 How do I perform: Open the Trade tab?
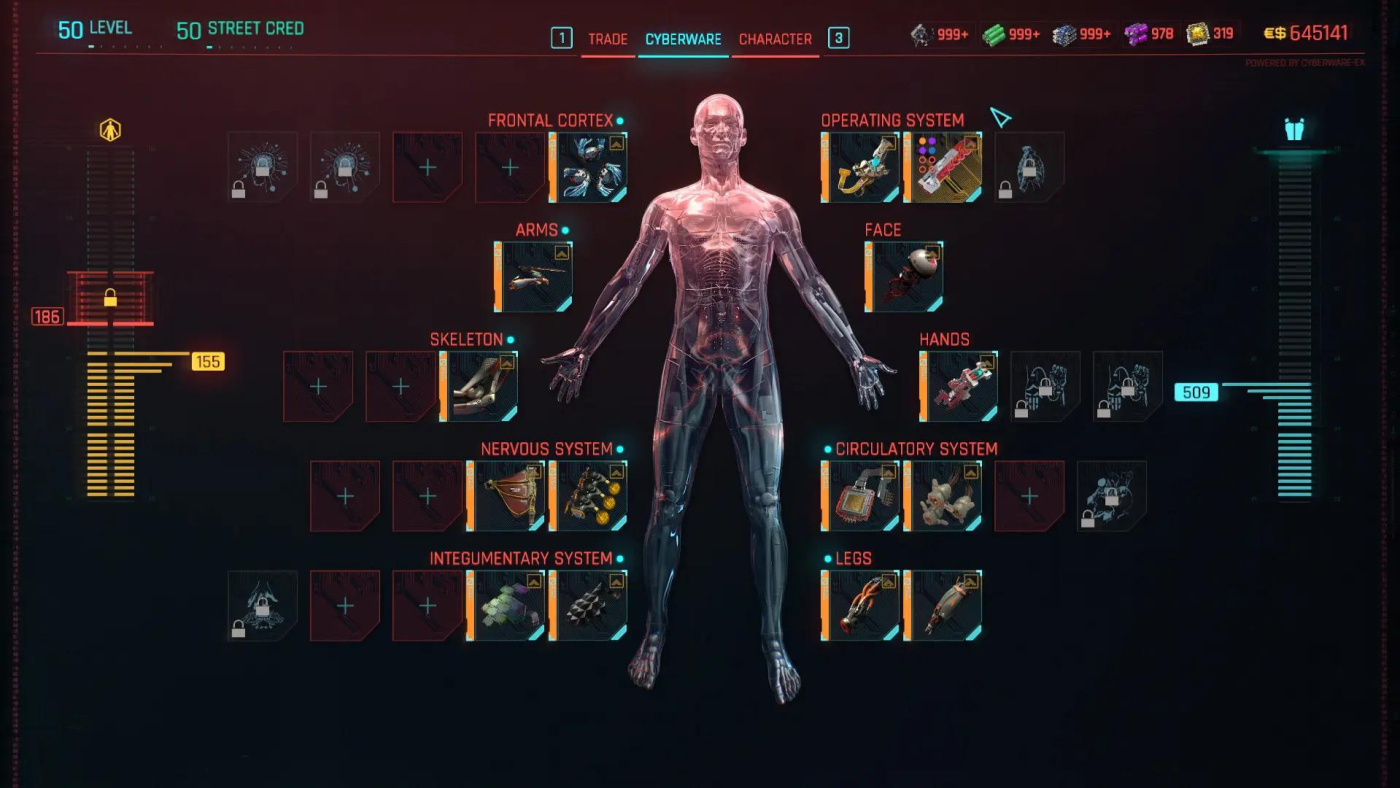(608, 40)
